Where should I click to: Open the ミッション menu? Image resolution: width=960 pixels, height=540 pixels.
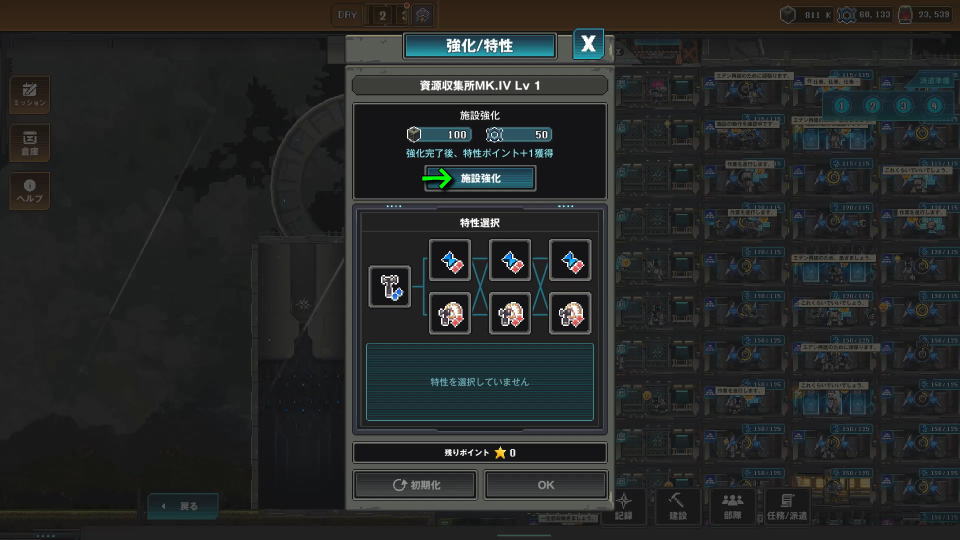pos(29,94)
